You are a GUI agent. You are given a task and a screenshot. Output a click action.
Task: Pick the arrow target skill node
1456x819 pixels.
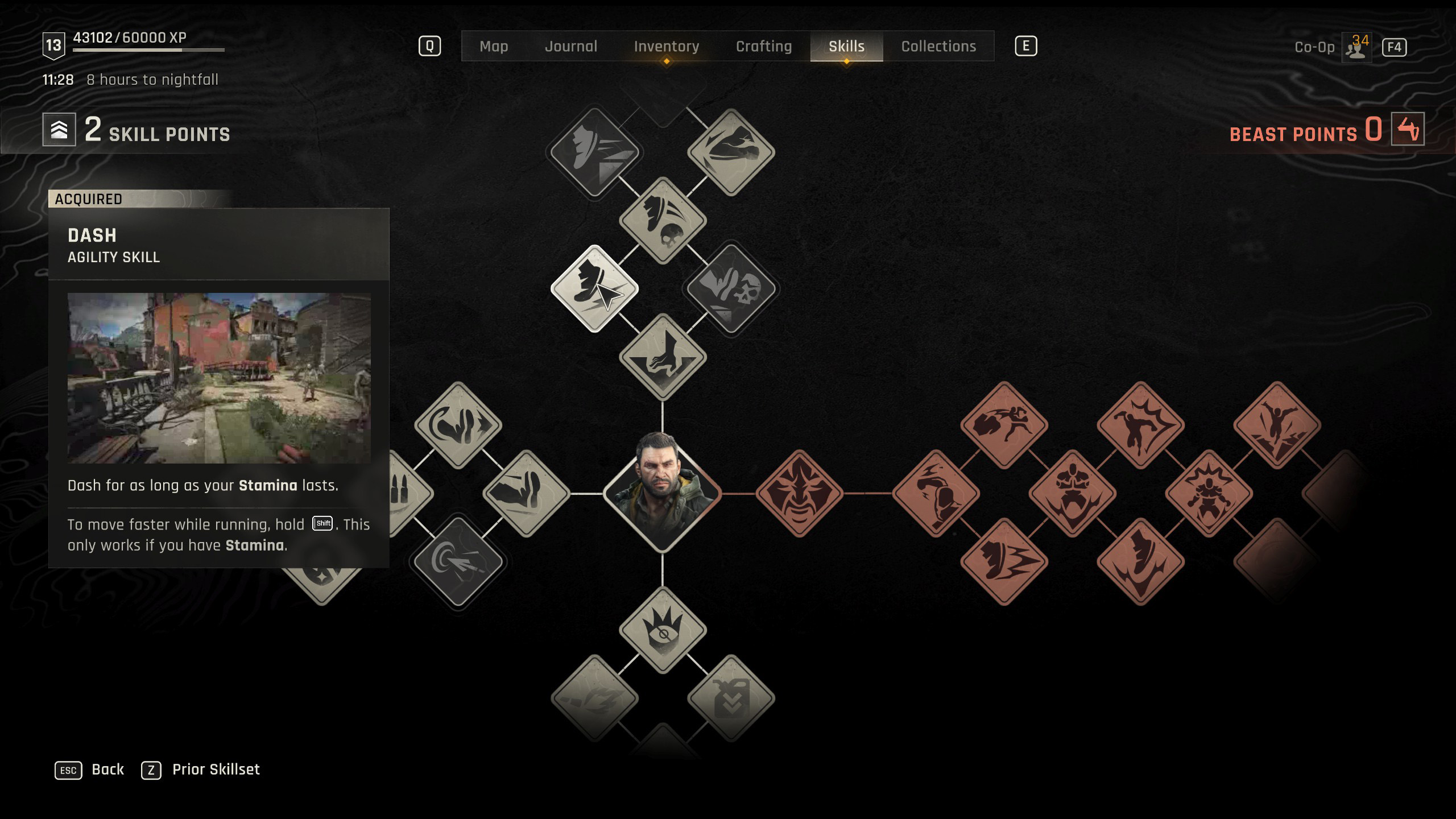[458, 561]
